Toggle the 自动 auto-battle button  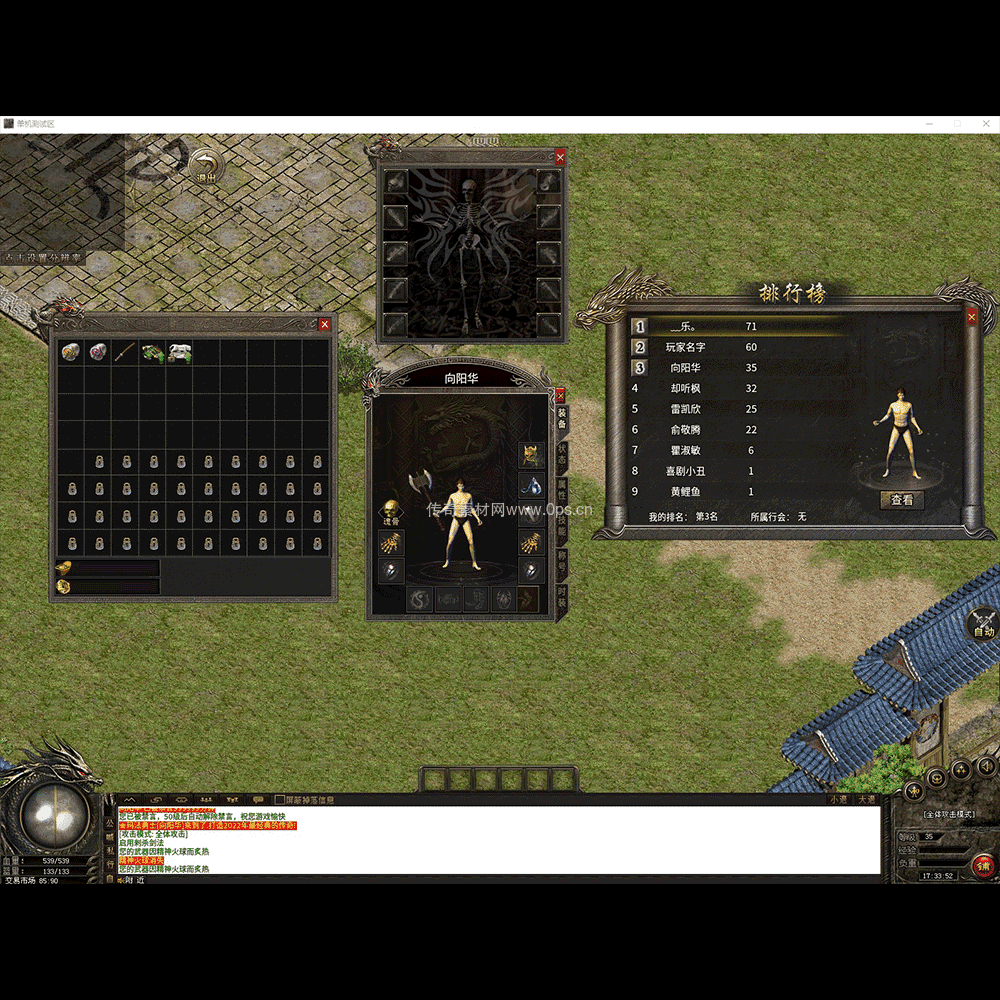983,625
